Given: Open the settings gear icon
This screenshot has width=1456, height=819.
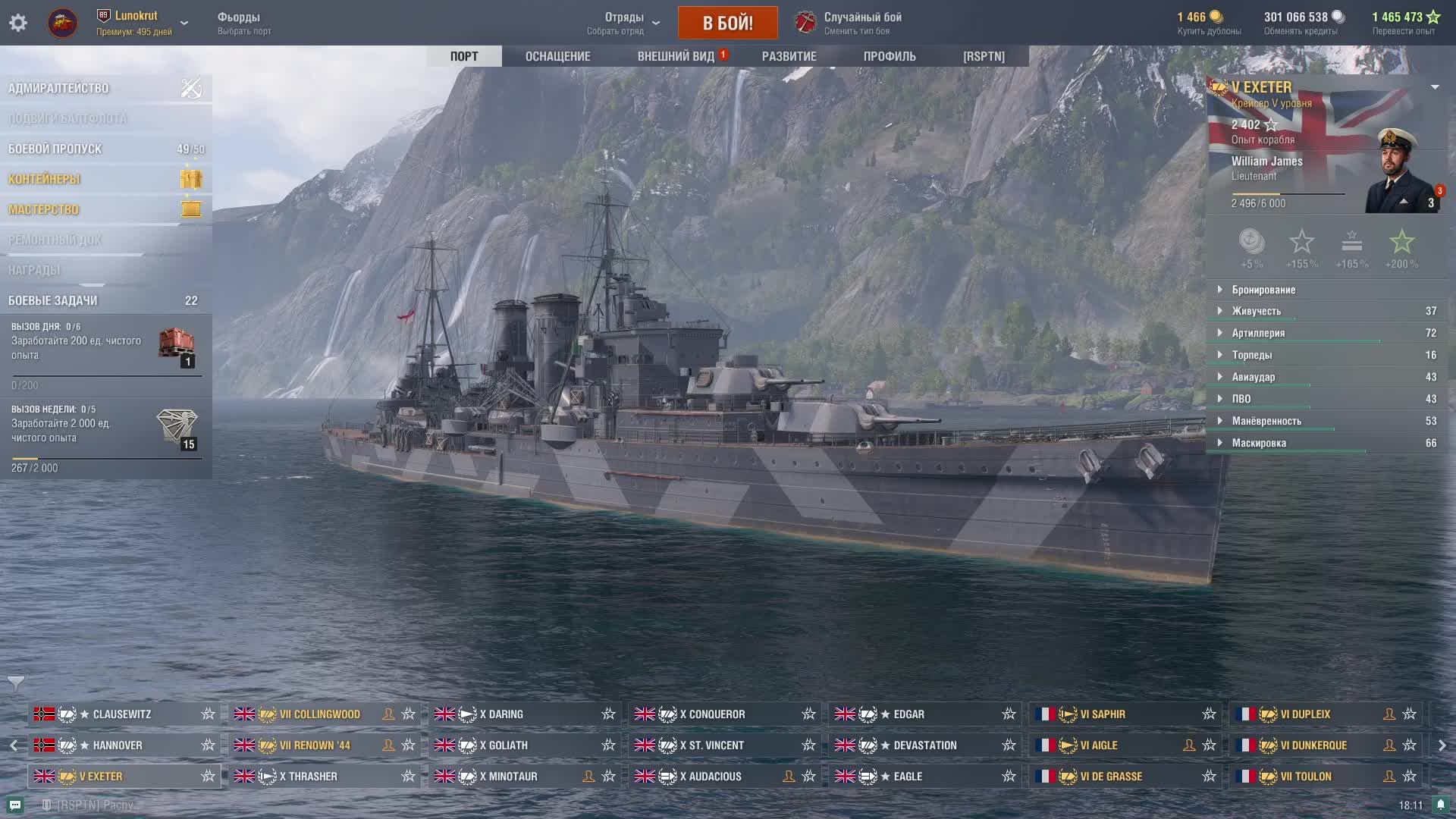Looking at the screenshot, I should [18, 23].
